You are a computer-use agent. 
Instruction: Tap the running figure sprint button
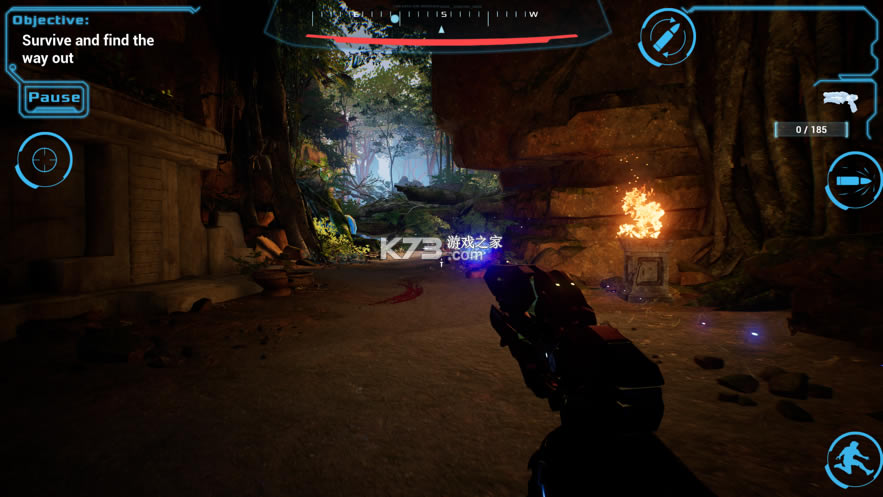pos(854,459)
